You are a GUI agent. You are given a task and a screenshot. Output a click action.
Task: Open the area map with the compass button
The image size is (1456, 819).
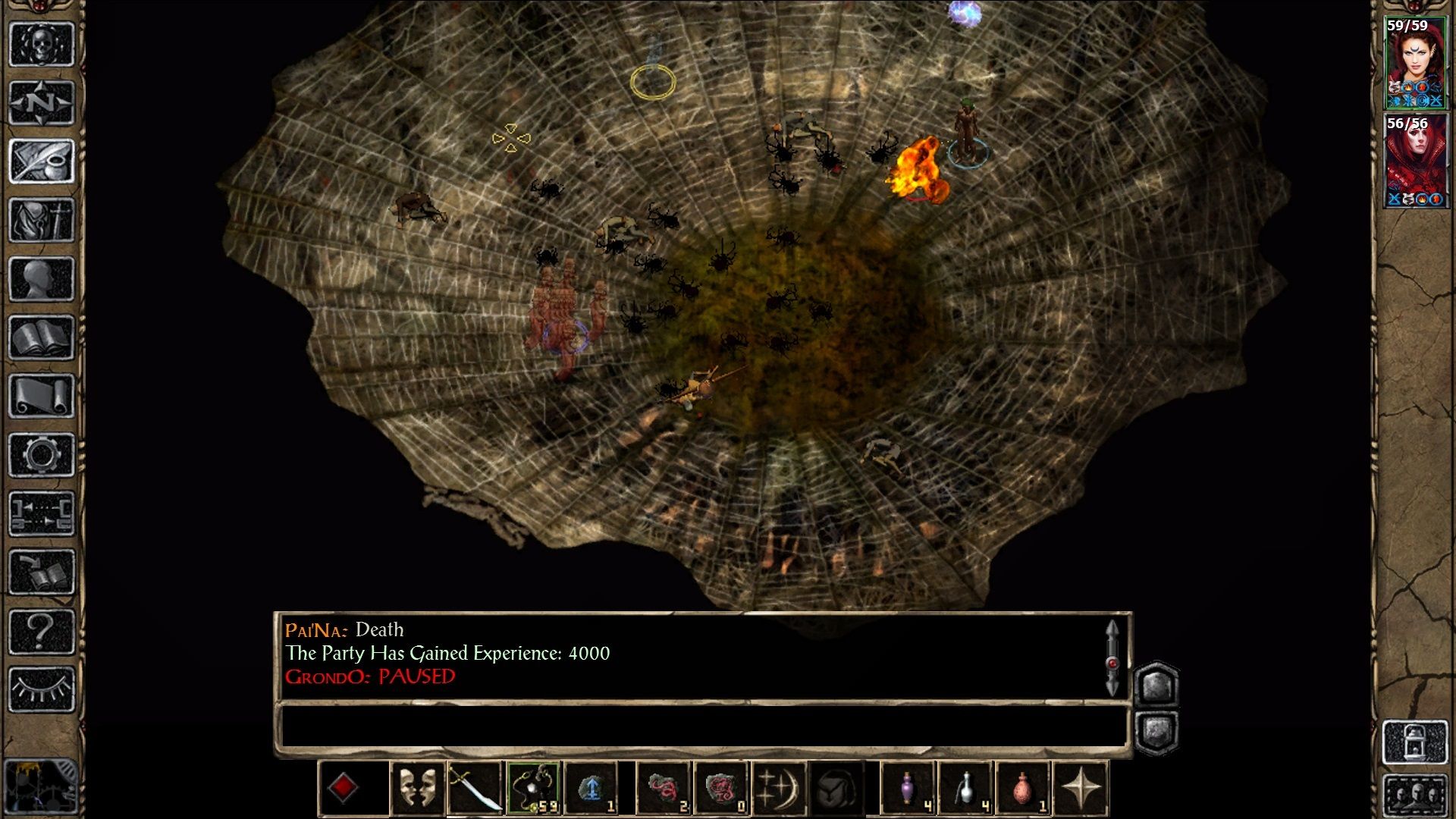[42, 102]
